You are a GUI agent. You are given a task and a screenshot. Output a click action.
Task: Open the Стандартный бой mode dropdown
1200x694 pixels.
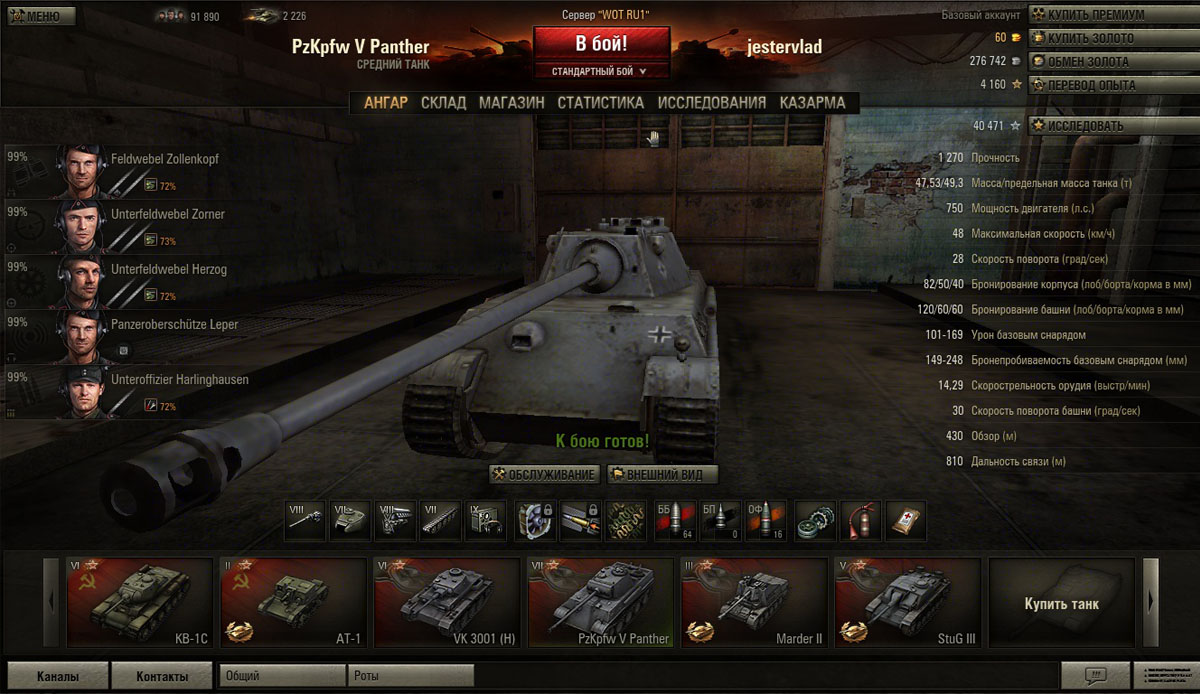[600, 71]
